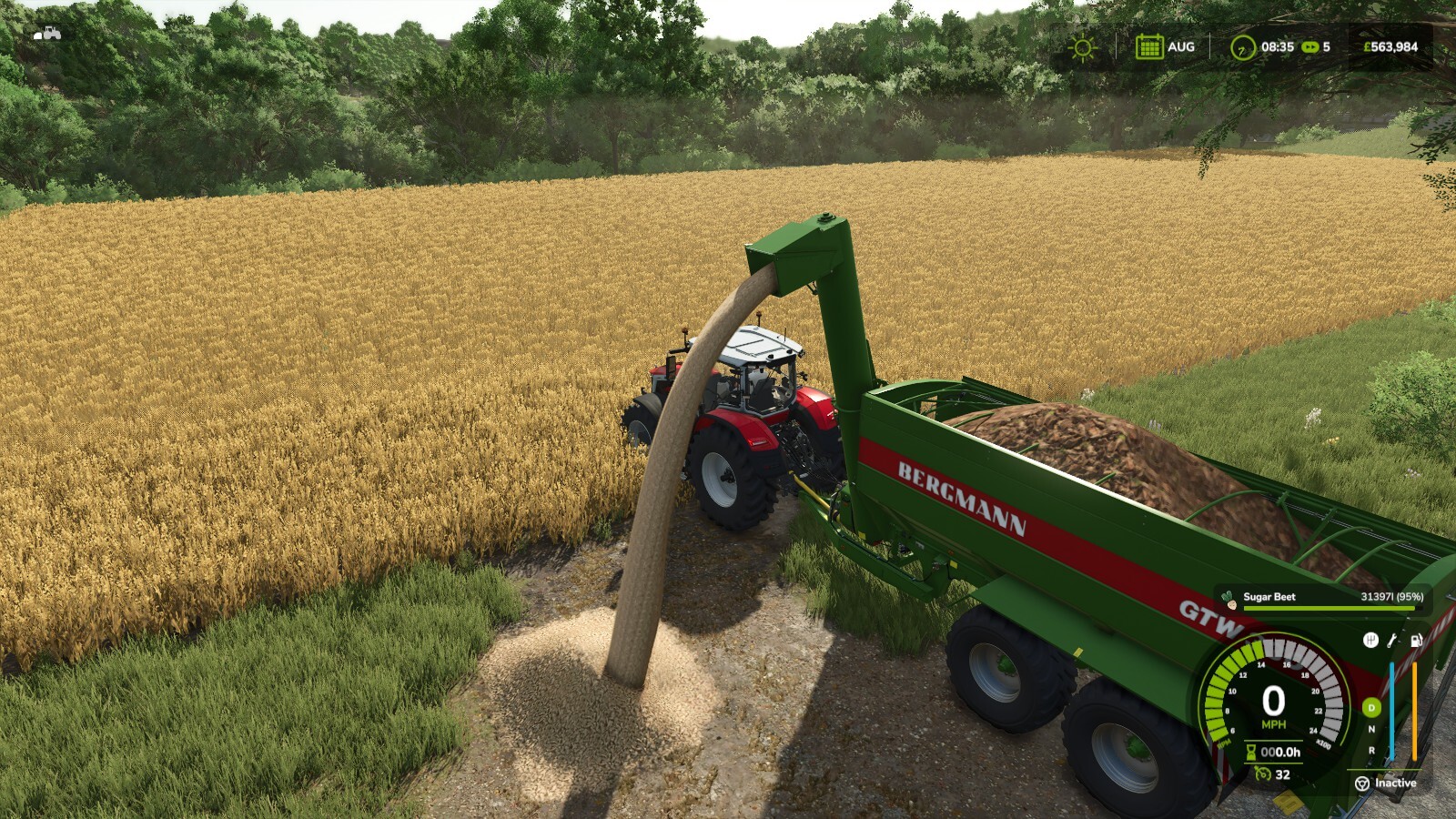Click the gear-stick transmission icon
1456x819 pixels.
[x=1370, y=641]
